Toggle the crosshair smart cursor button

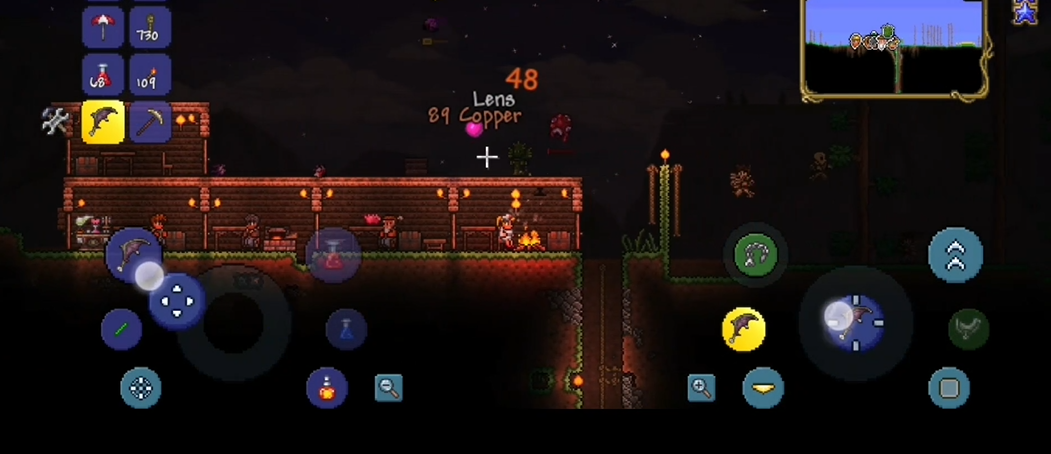pyautogui.click(x=141, y=388)
